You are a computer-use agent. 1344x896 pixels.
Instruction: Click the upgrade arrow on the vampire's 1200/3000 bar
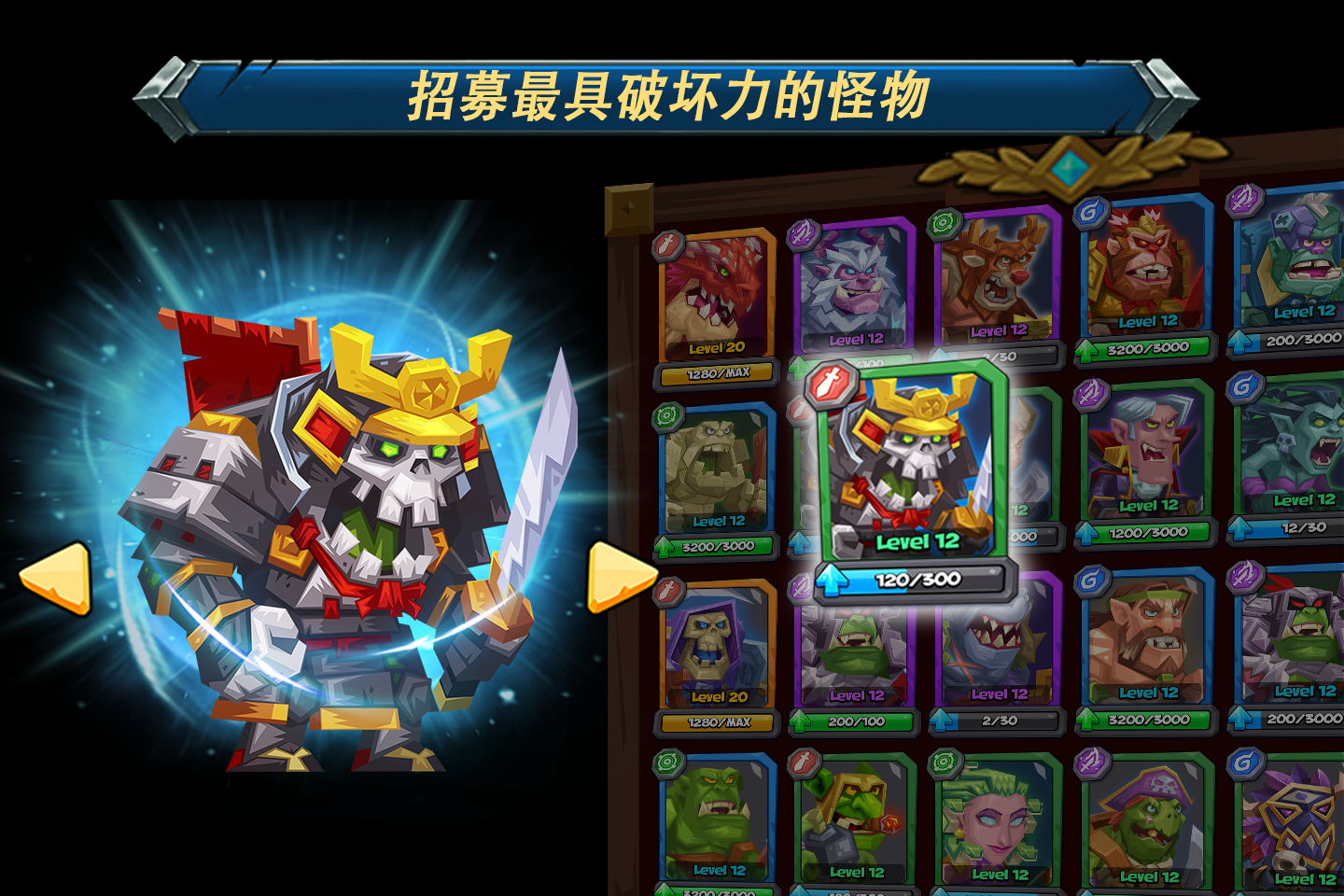[1085, 535]
